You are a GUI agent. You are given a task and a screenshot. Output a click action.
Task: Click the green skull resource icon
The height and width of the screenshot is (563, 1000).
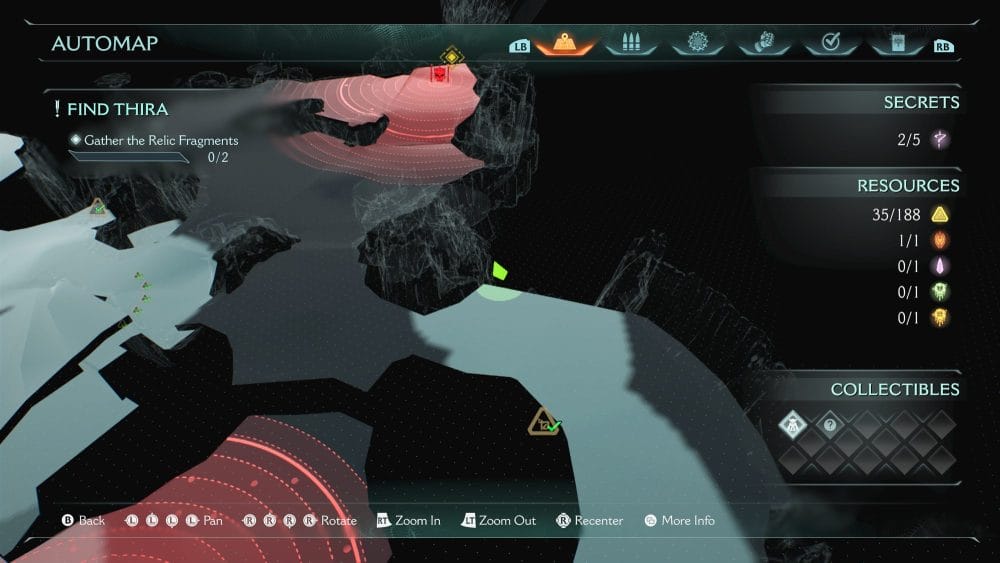[x=939, y=292]
